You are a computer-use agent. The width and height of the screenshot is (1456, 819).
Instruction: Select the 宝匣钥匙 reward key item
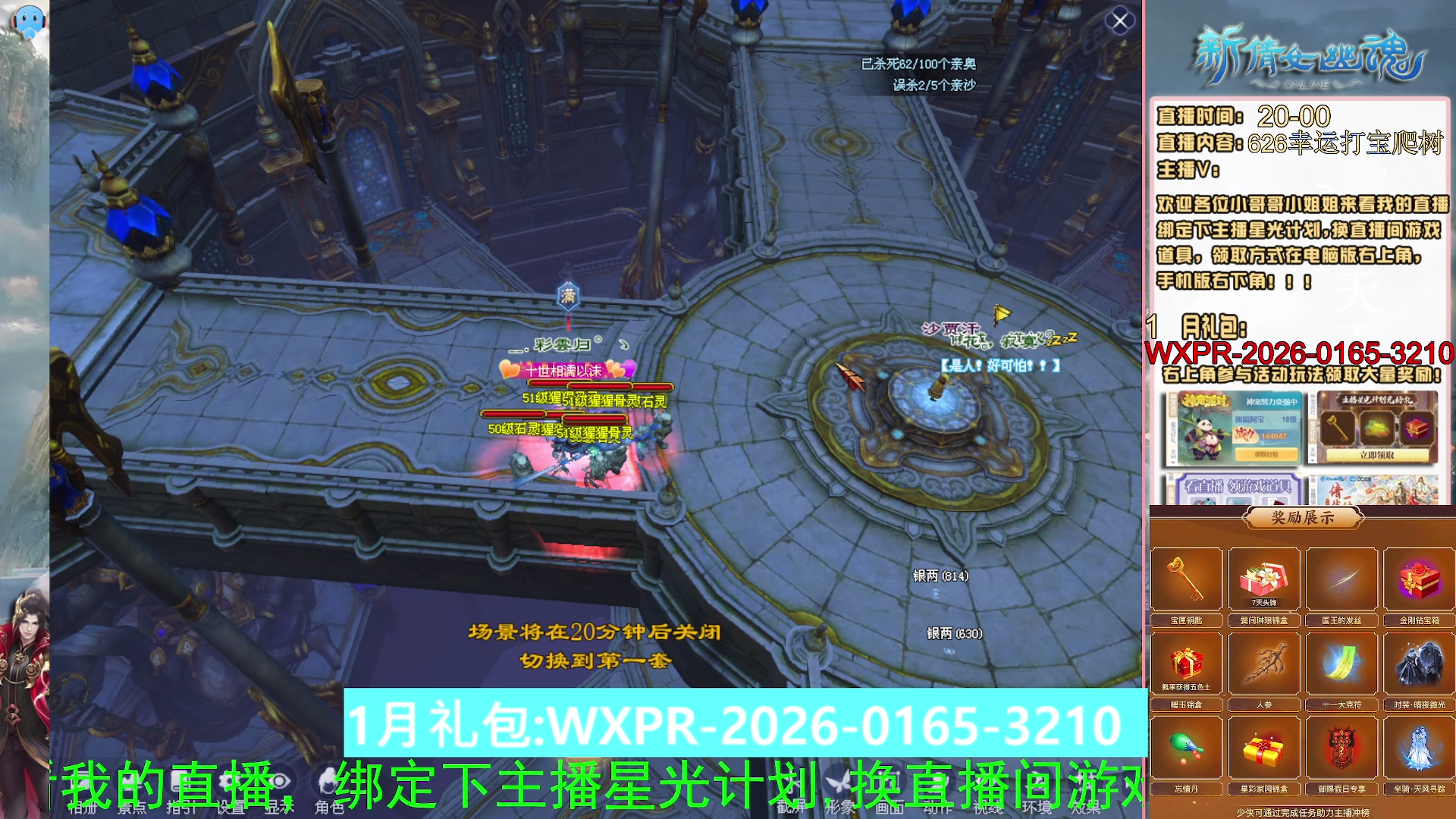coord(1188,577)
